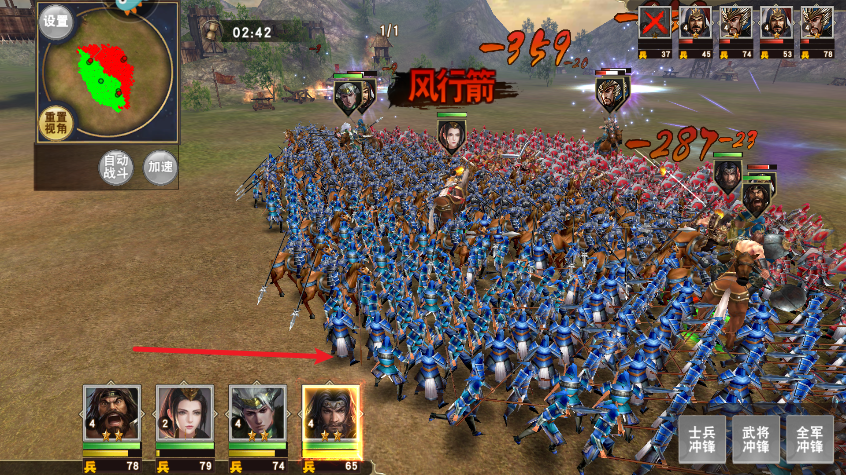Image resolution: width=846 pixels, height=475 pixels.
Task: Choose the silver-helmeted general portrait
Action: tap(258, 413)
